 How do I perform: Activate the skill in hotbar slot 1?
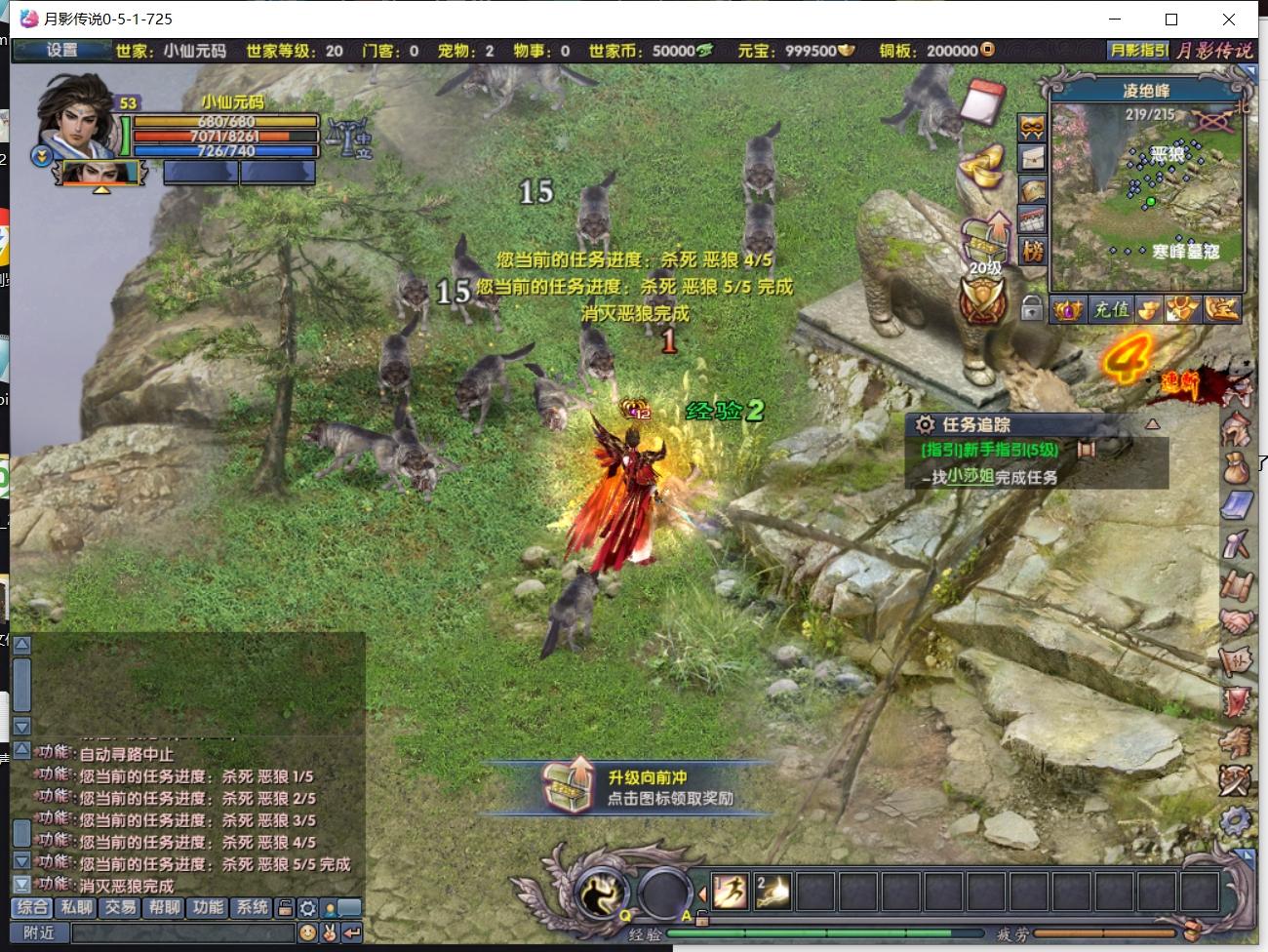(x=730, y=892)
